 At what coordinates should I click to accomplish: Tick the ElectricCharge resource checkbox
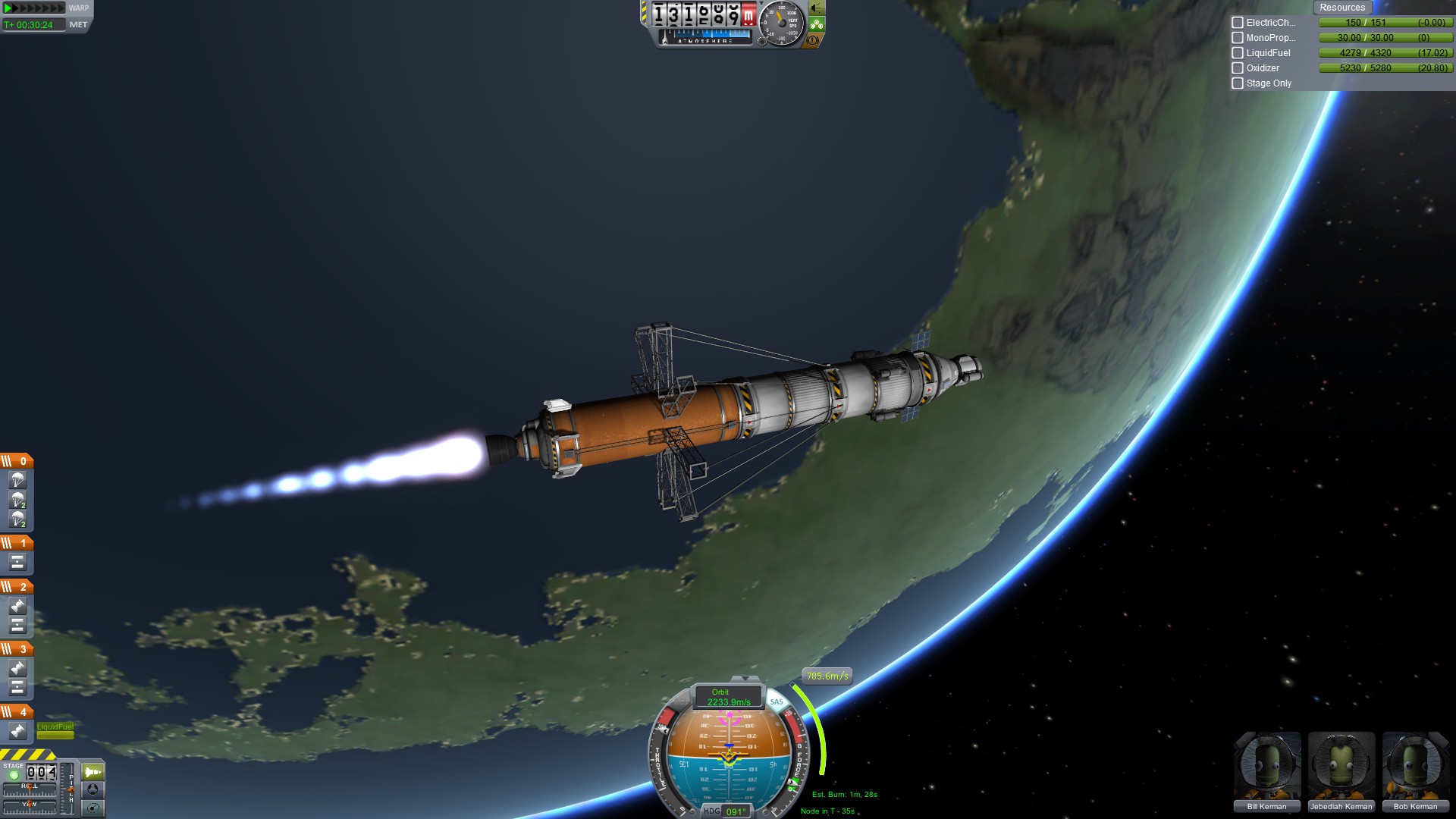click(x=1238, y=23)
